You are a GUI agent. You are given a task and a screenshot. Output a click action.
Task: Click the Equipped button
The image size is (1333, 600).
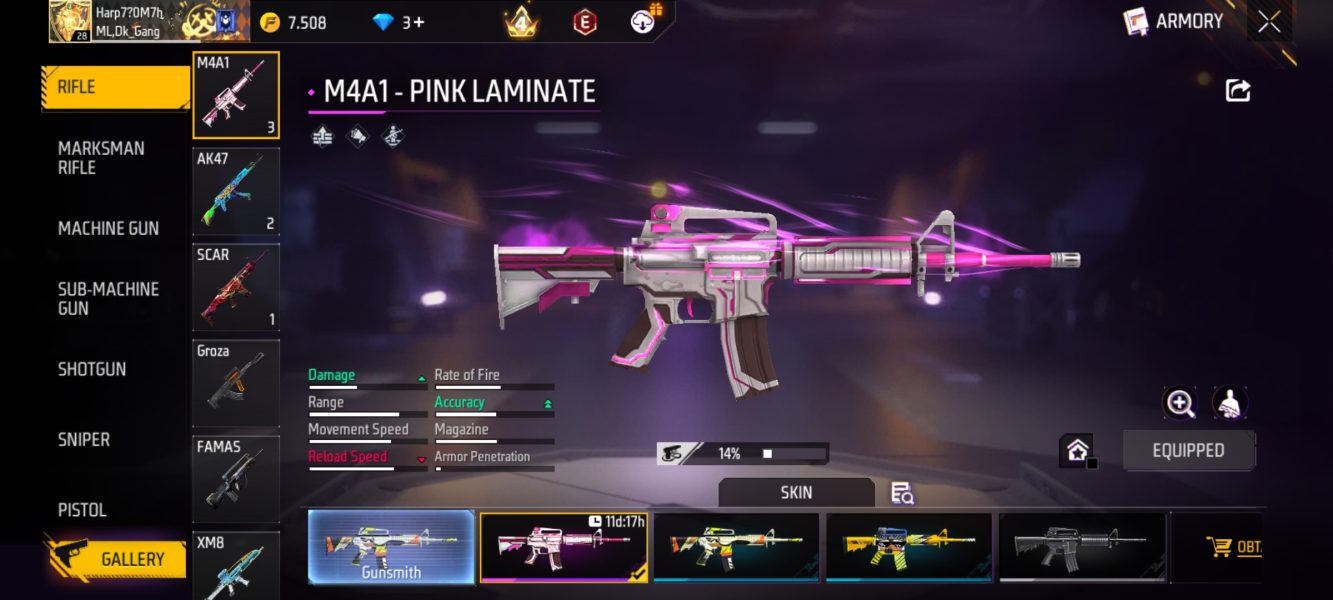[x=1188, y=451]
